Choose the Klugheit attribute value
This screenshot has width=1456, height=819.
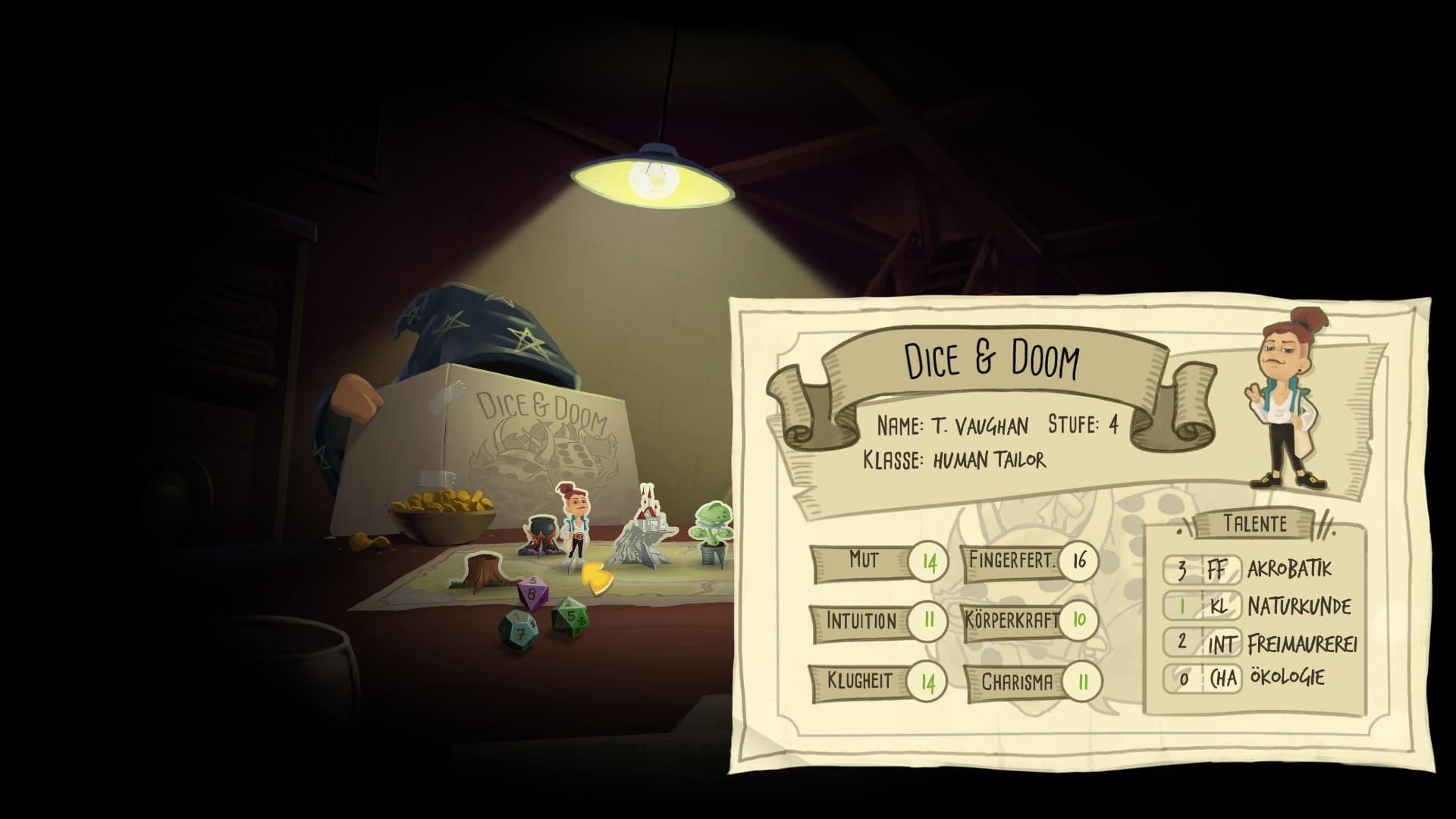[928, 682]
